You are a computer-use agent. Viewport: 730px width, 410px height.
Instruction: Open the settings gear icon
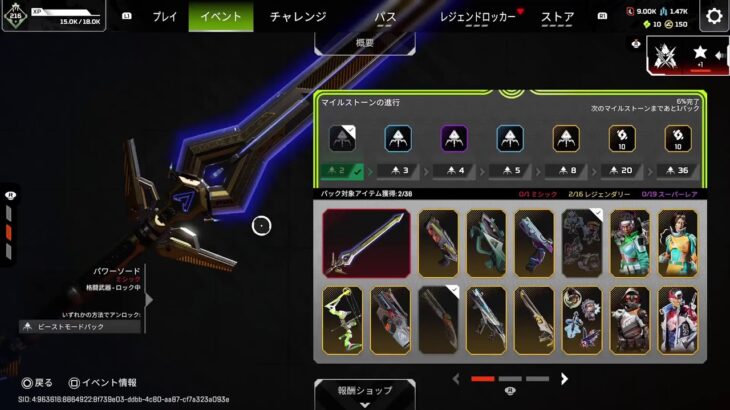click(714, 16)
